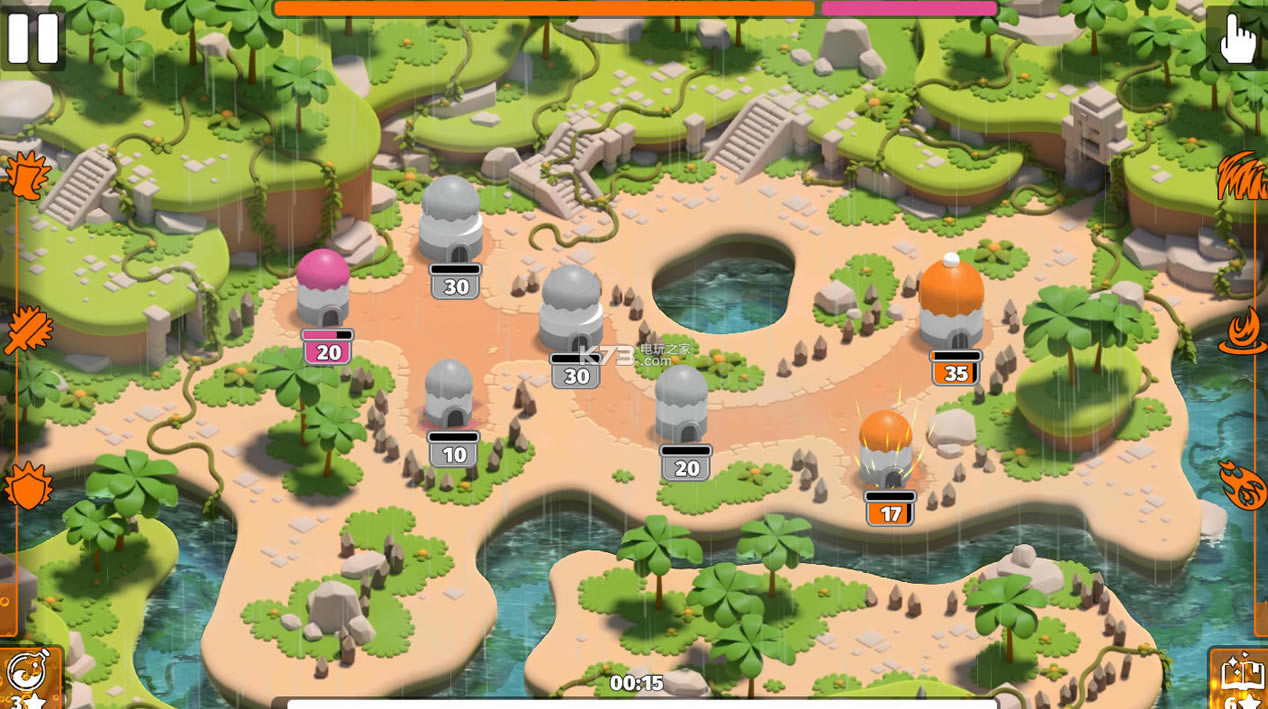Use the bomb skill costing 3 stars
Viewport: 1268px width, 709px height.
click(x=27, y=677)
